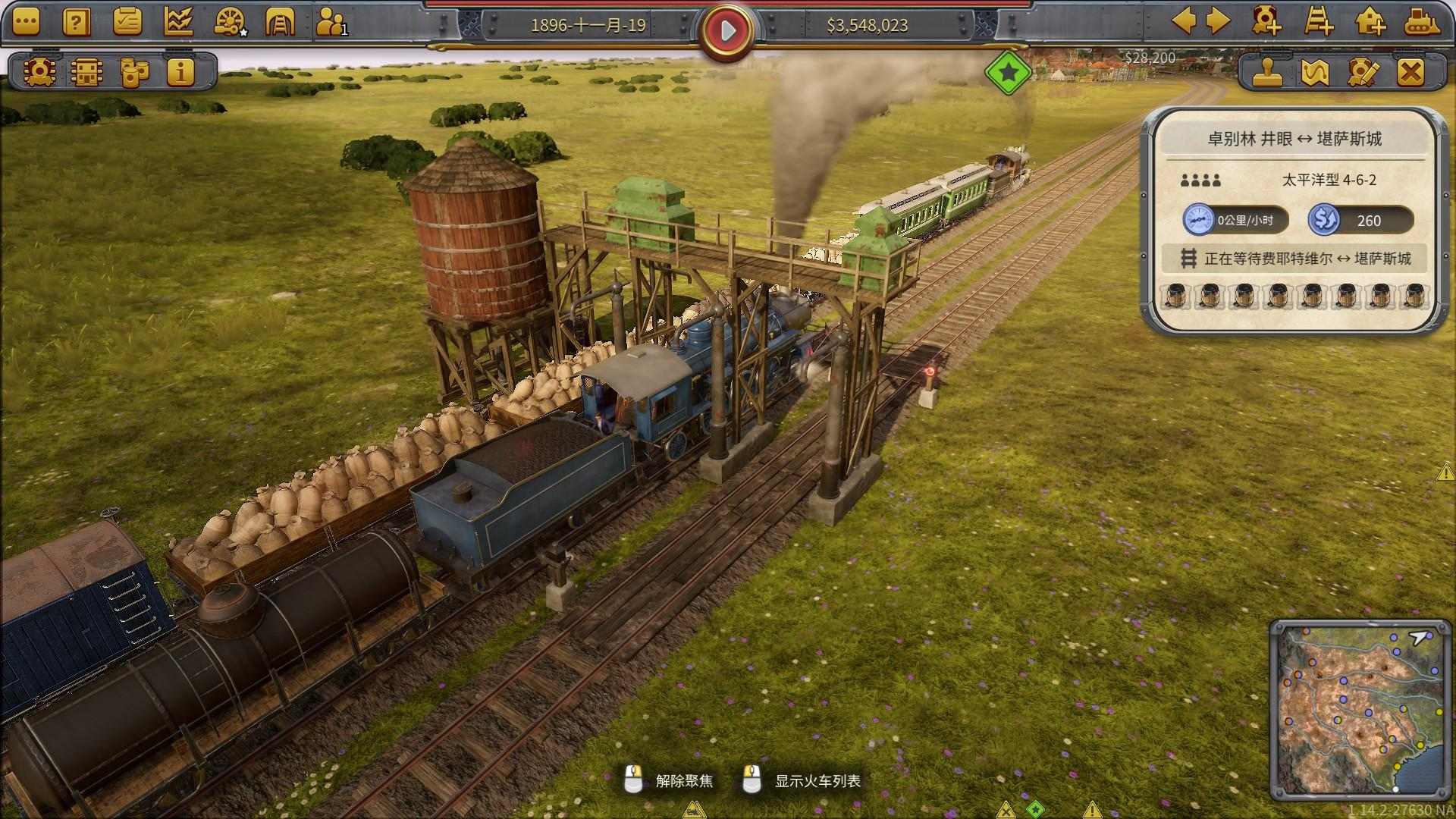
Task: Select the build station house tool
Action: pyautogui.click(x=1370, y=21)
